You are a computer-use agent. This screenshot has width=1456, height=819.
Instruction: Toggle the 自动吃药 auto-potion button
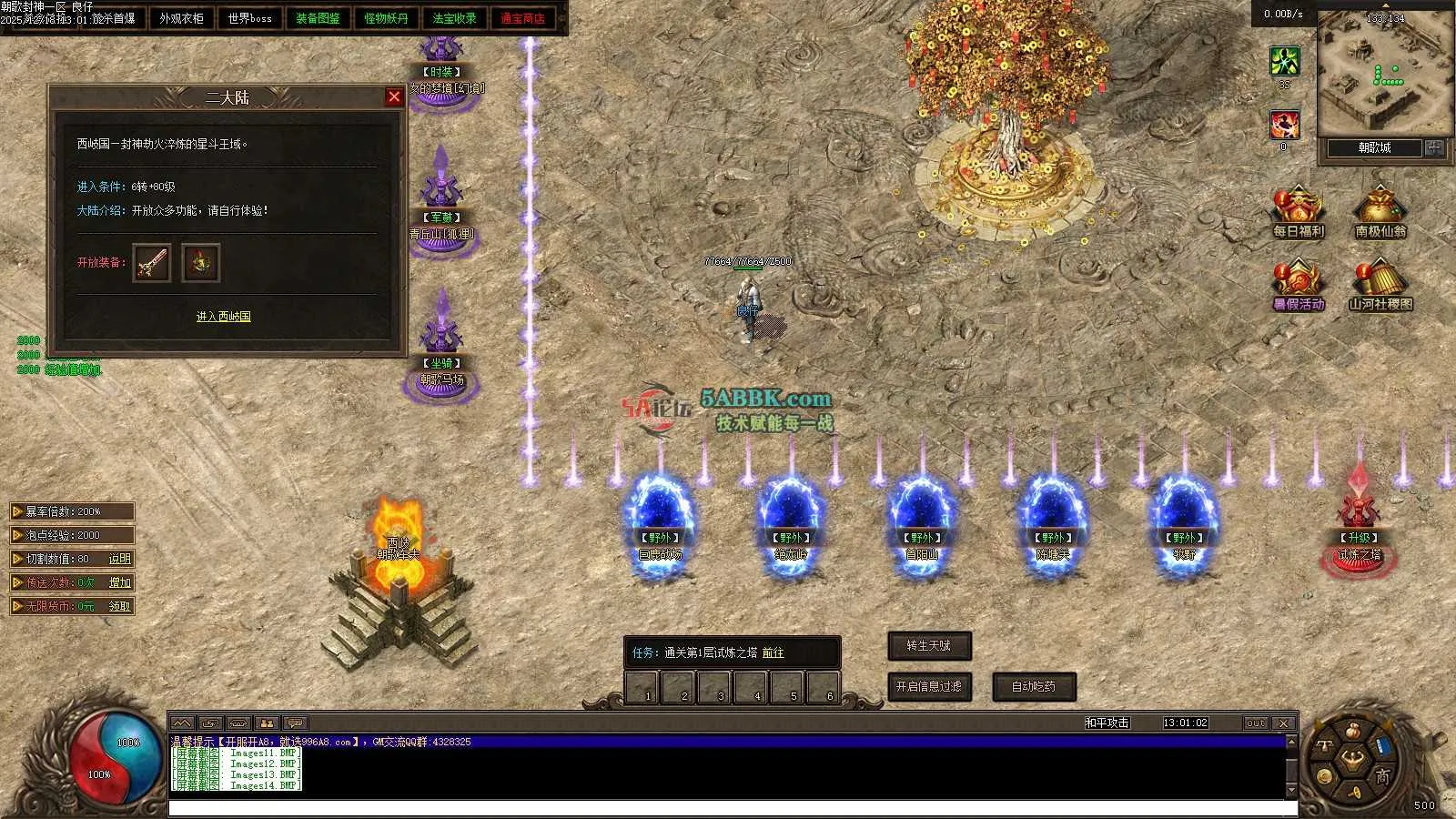pyautogui.click(x=1034, y=686)
